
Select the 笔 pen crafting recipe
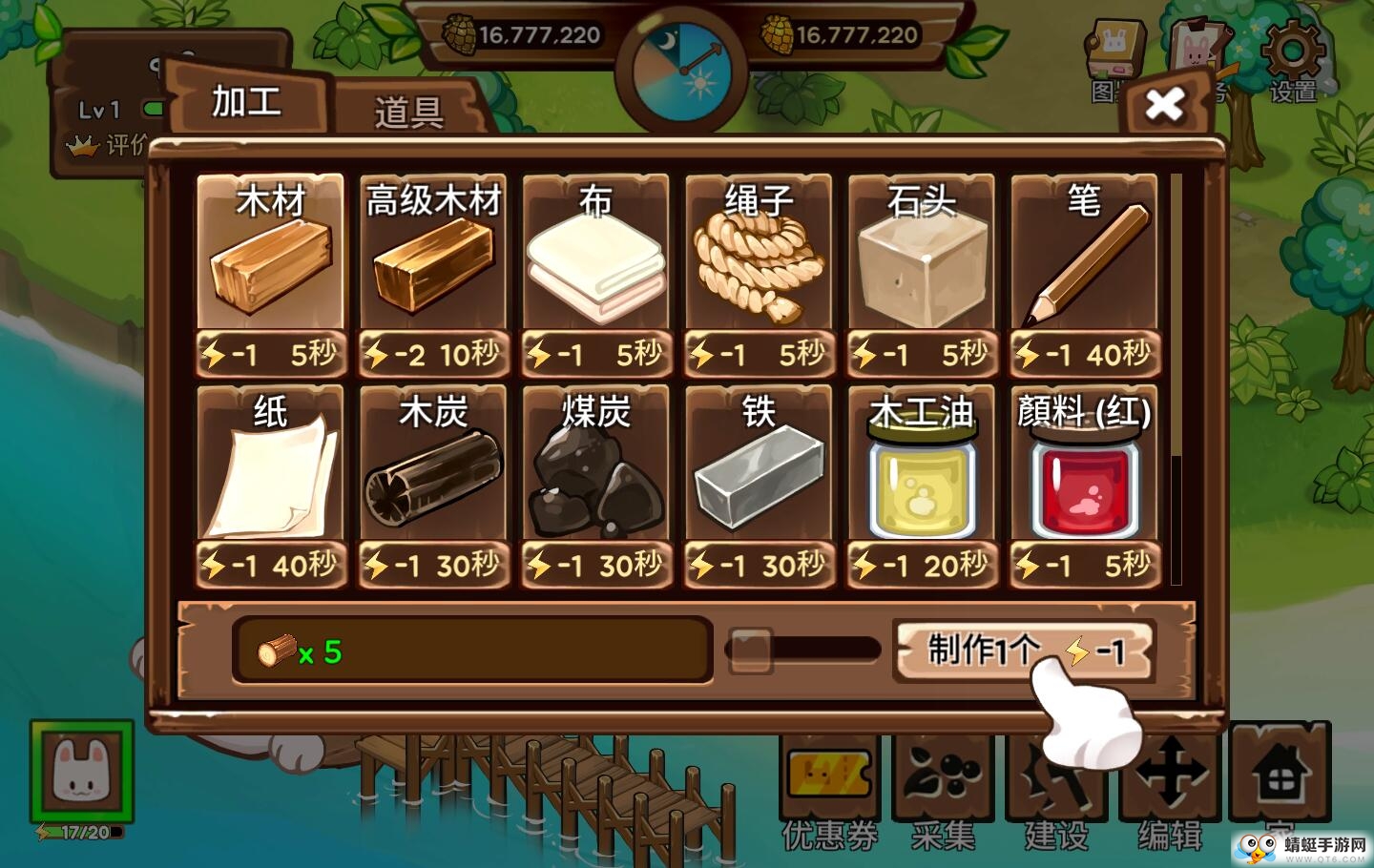tap(1085, 258)
